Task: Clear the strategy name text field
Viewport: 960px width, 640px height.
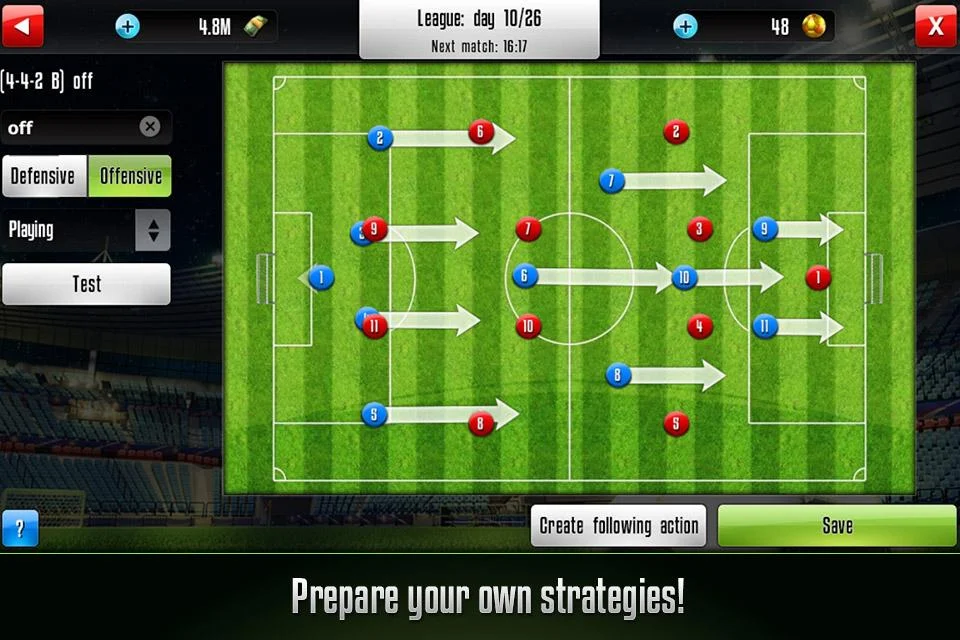Action: pyautogui.click(x=150, y=127)
